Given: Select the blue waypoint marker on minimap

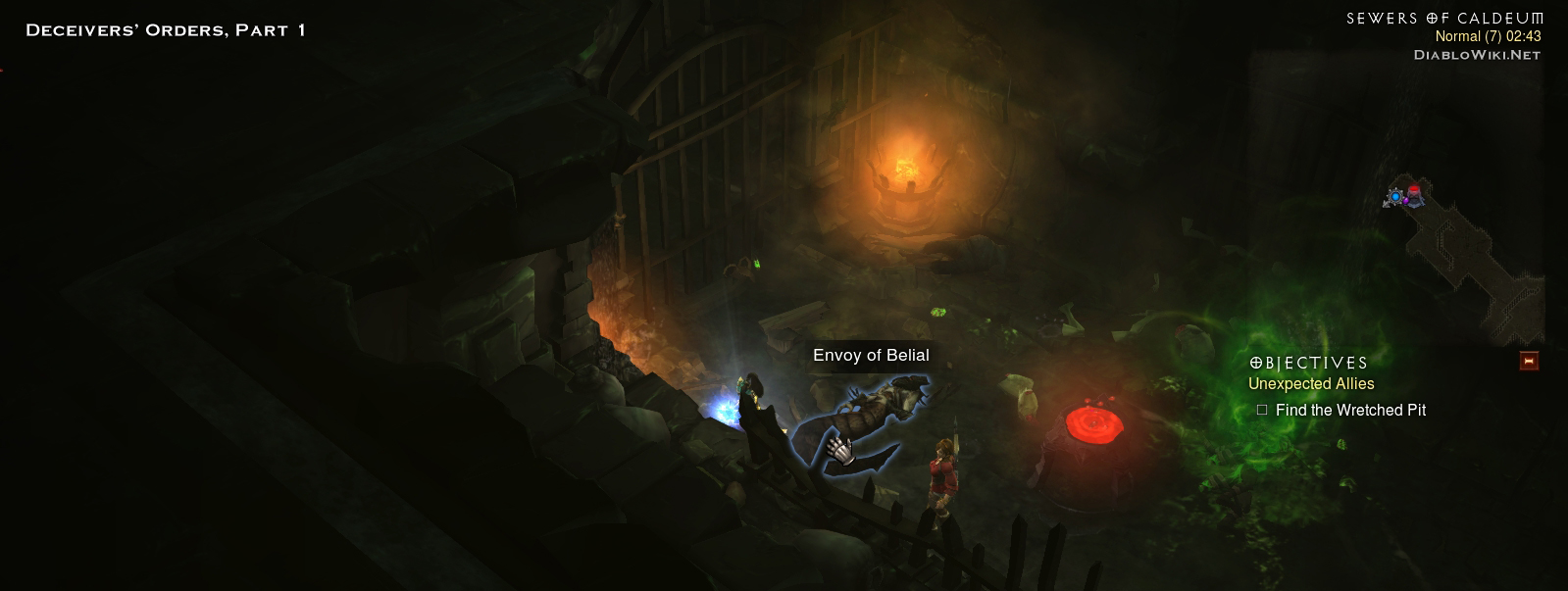Looking at the screenshot, I should (x=1394, y=197).
